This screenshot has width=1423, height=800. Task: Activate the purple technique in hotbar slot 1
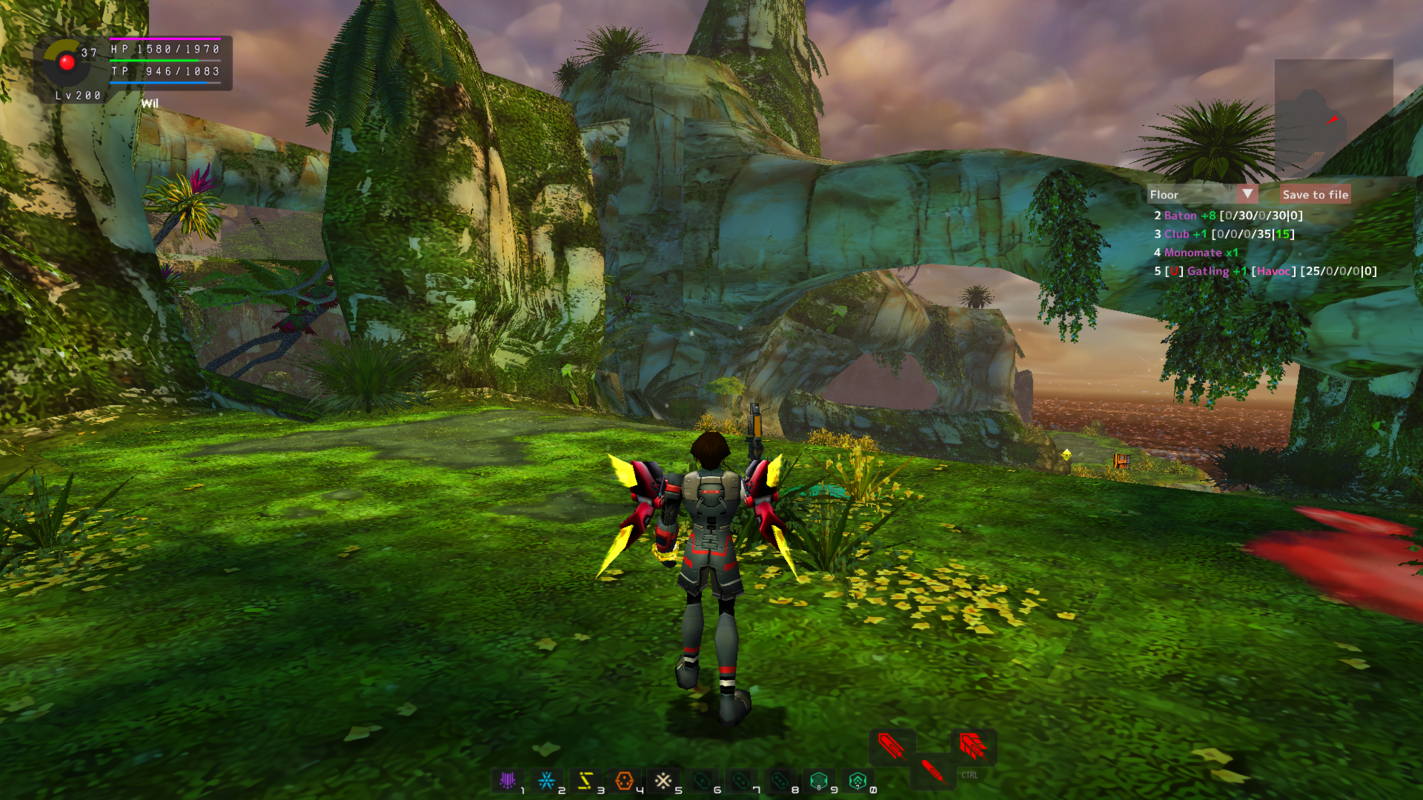[508, 780]
